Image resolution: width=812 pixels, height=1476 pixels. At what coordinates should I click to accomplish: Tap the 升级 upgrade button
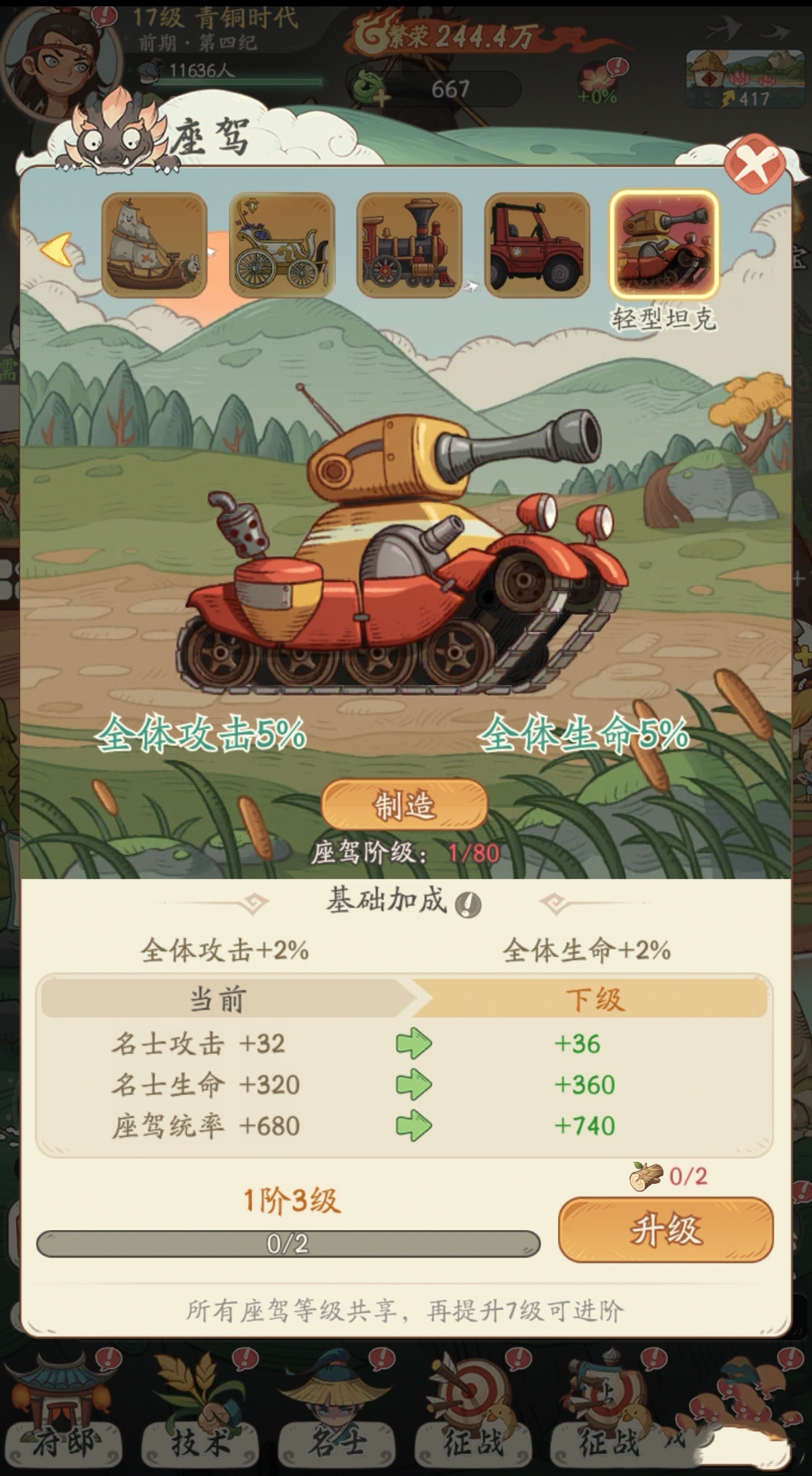(x=665, y=1230)
